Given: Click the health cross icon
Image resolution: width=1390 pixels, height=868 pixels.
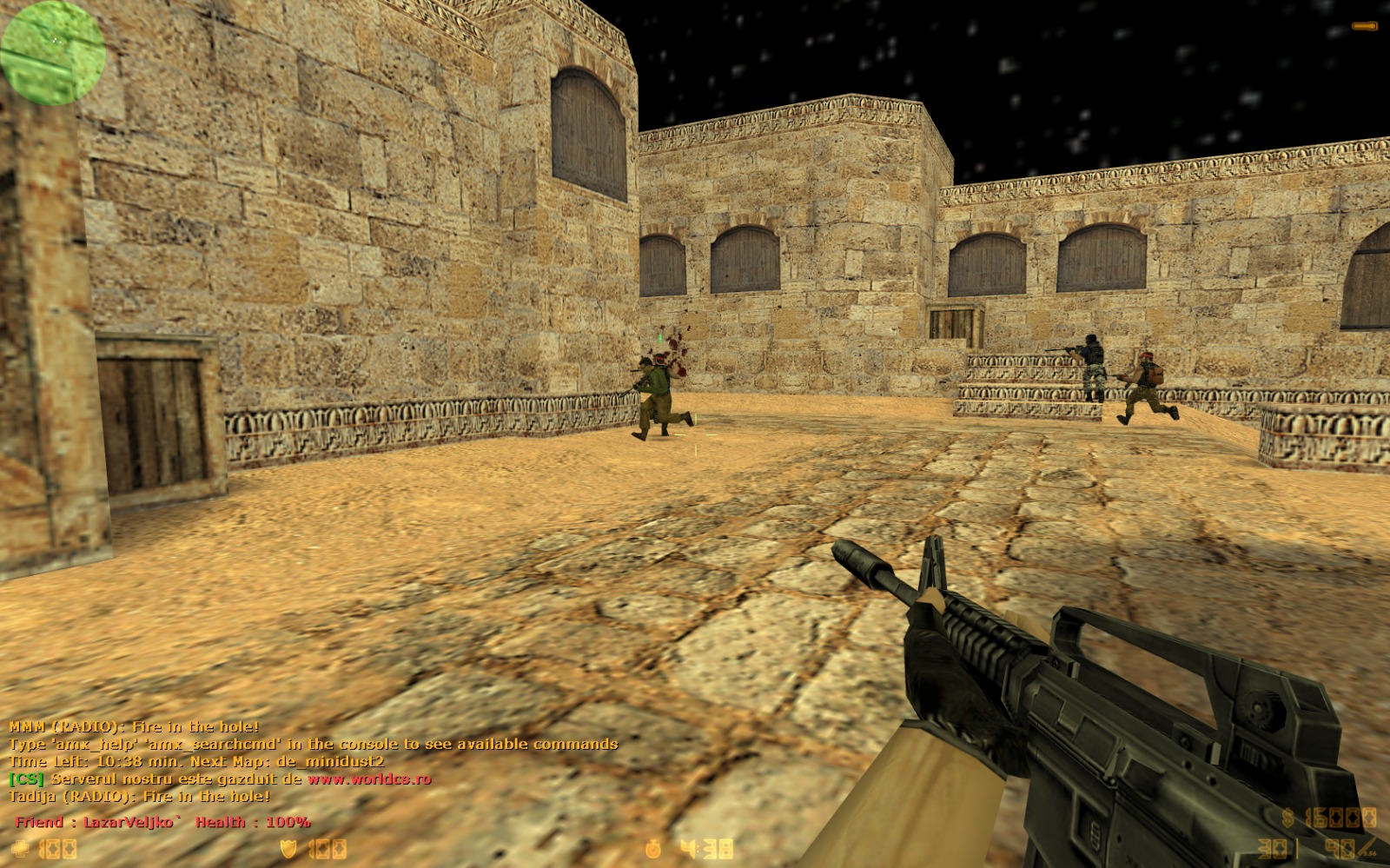Looking at the screenshot, I should click(x=21, y=849).
